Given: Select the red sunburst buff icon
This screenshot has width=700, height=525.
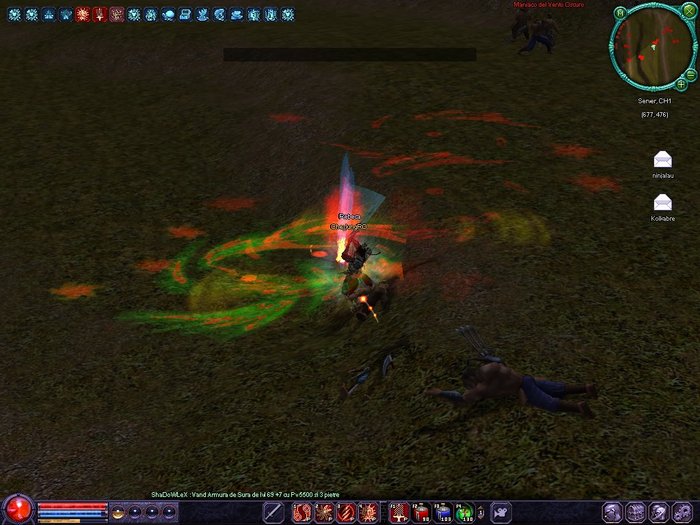Looking at the screenshot, I should (83, 15).
